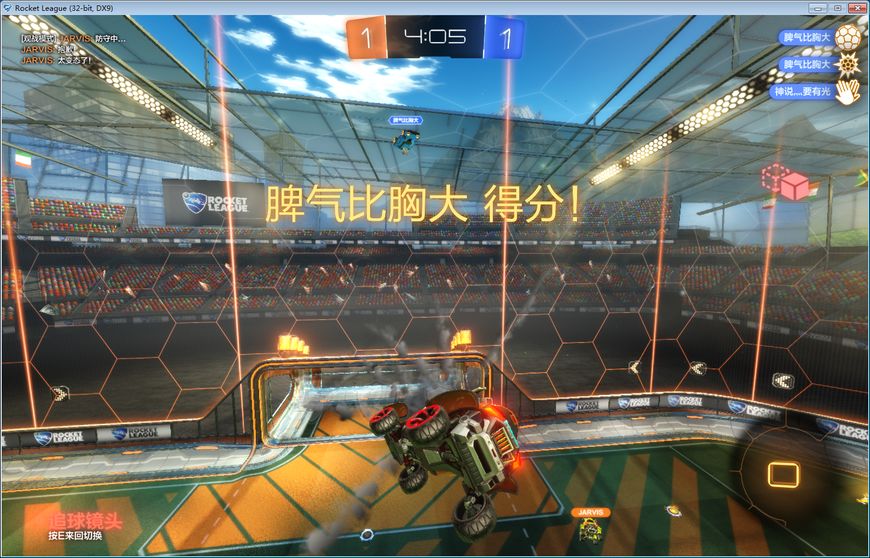This screenshot has width=870, height=558.
Task: Click the soccer ball goal notification icon
Action: pos(848,39)
